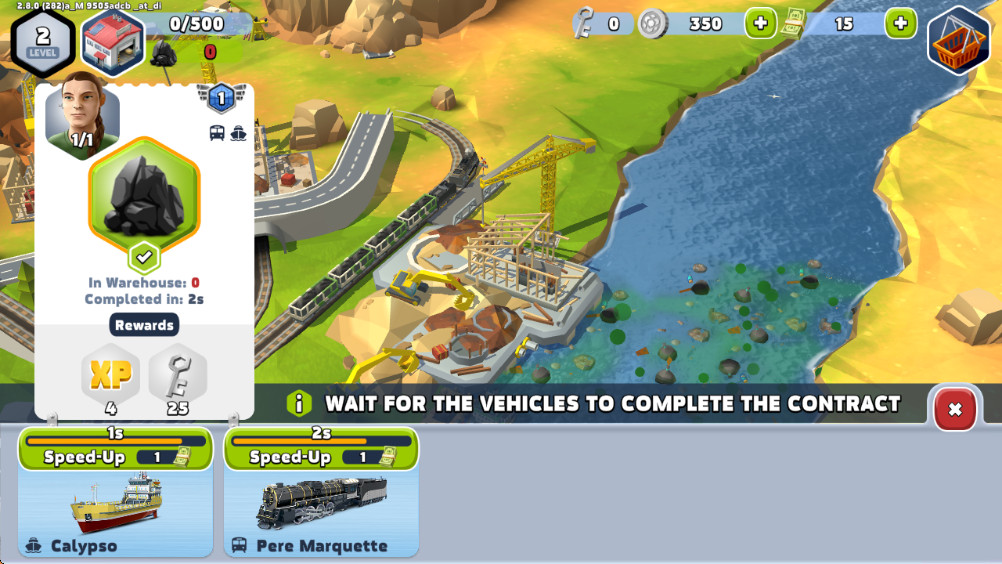The width and height of the screenshot is (1002, 564).
Task: Open the Rewards label on contract card
Action: [x=144, y=325]
